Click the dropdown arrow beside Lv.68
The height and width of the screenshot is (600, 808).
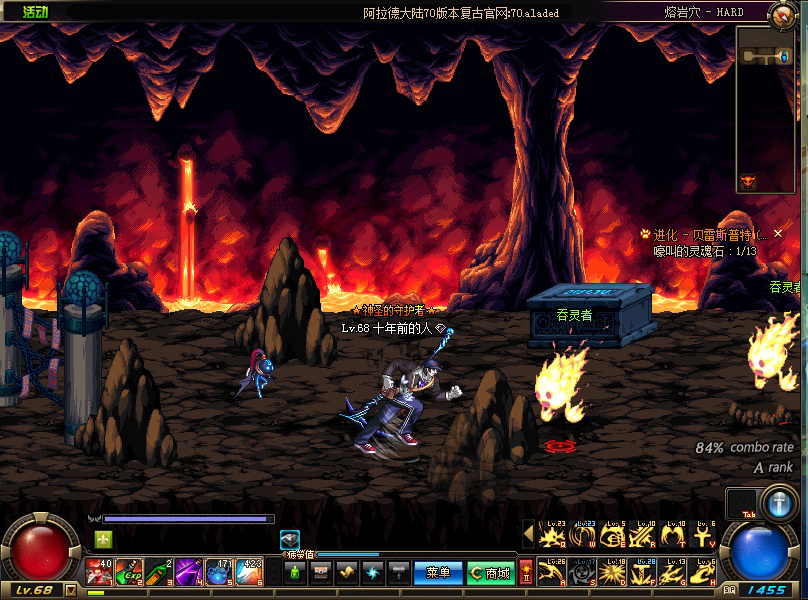(70, 590)
